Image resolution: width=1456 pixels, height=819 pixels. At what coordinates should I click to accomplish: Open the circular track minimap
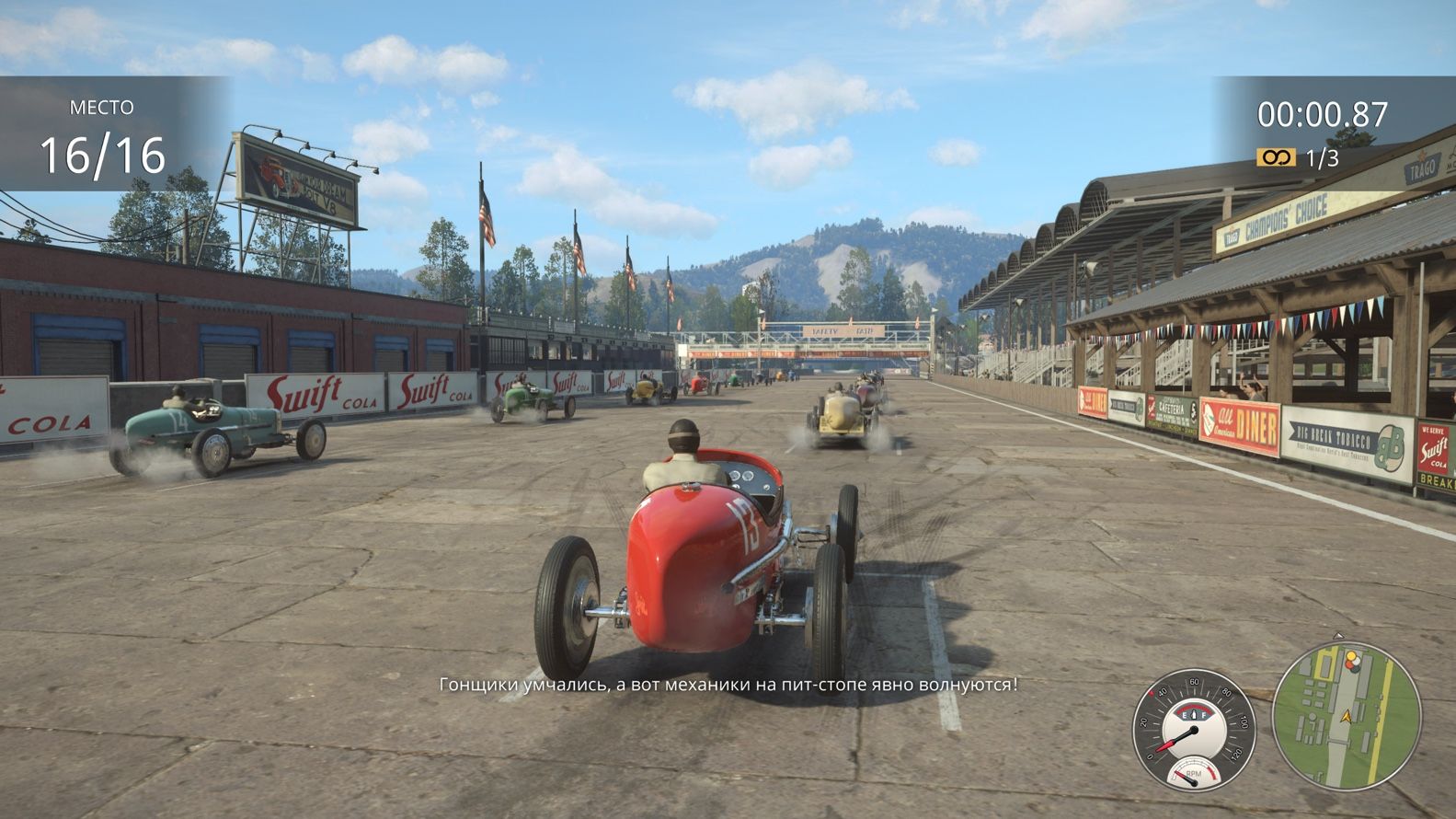[x=1347, y=715]
